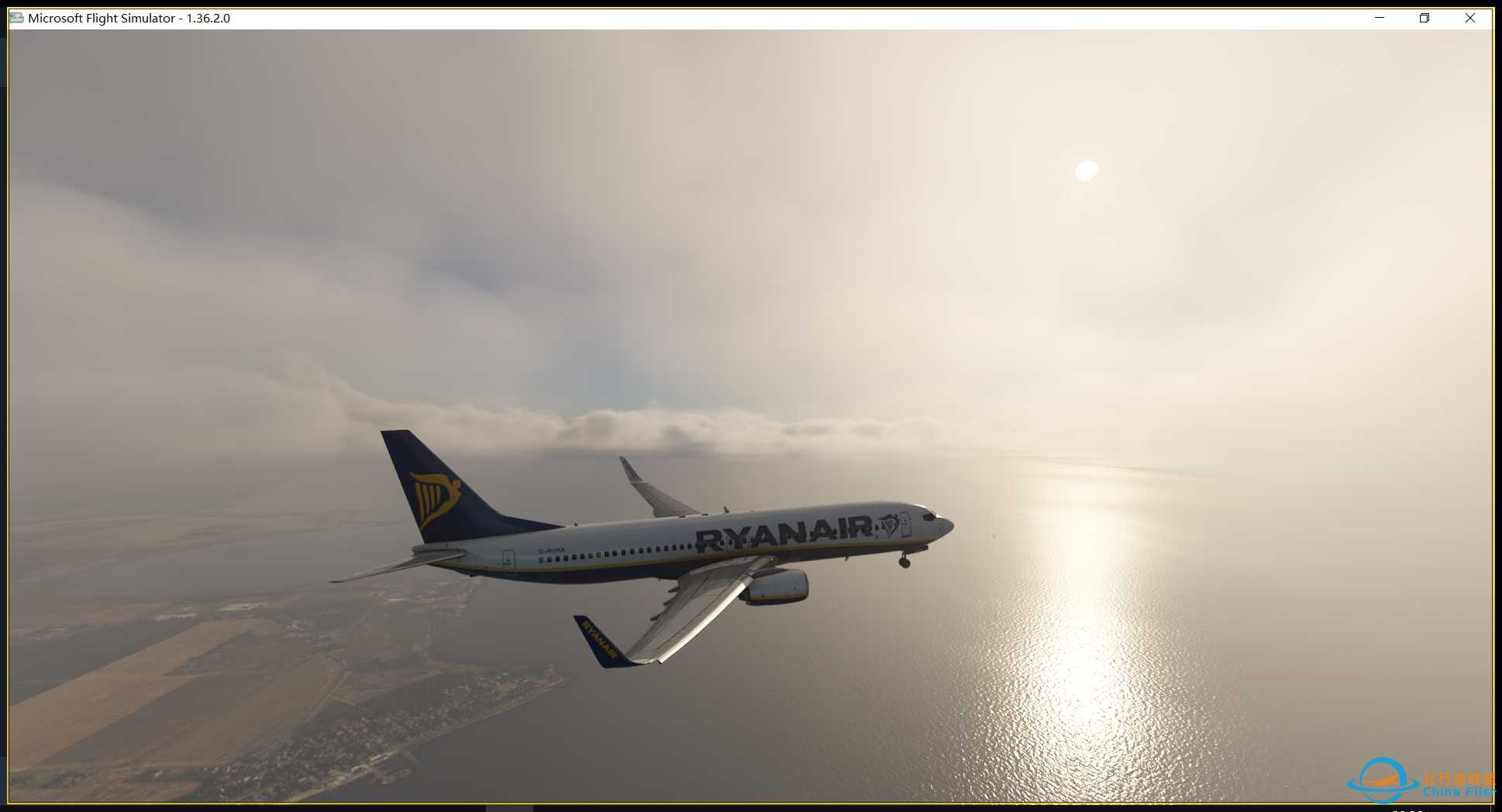Restore down the game window
1502x812 pixels.
click(1424, 18)
